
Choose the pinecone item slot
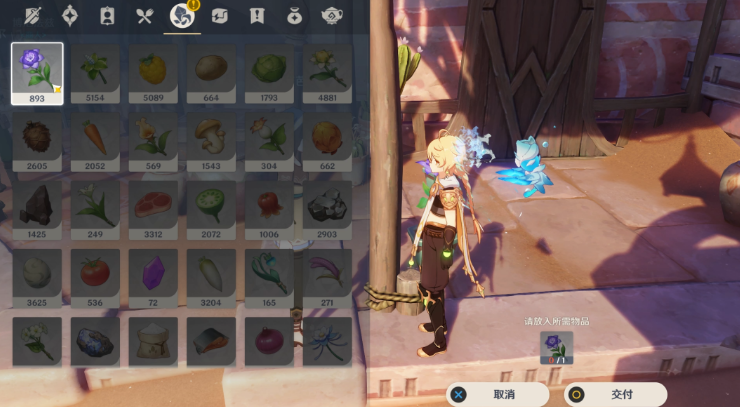click(37, 139)
